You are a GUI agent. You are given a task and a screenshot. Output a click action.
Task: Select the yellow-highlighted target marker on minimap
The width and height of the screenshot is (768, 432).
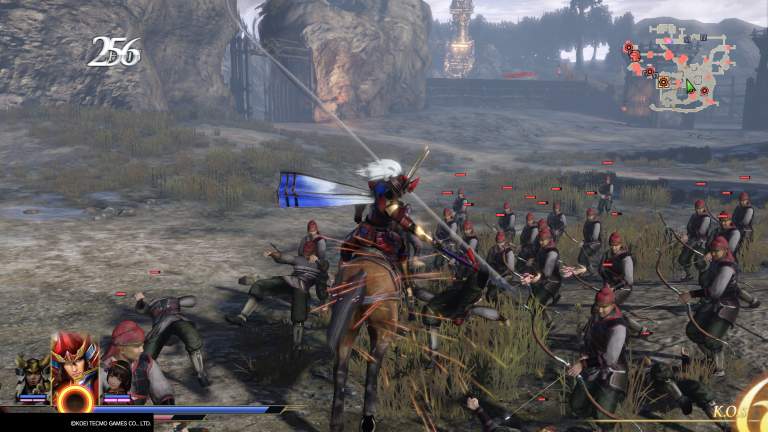point(662,81)
